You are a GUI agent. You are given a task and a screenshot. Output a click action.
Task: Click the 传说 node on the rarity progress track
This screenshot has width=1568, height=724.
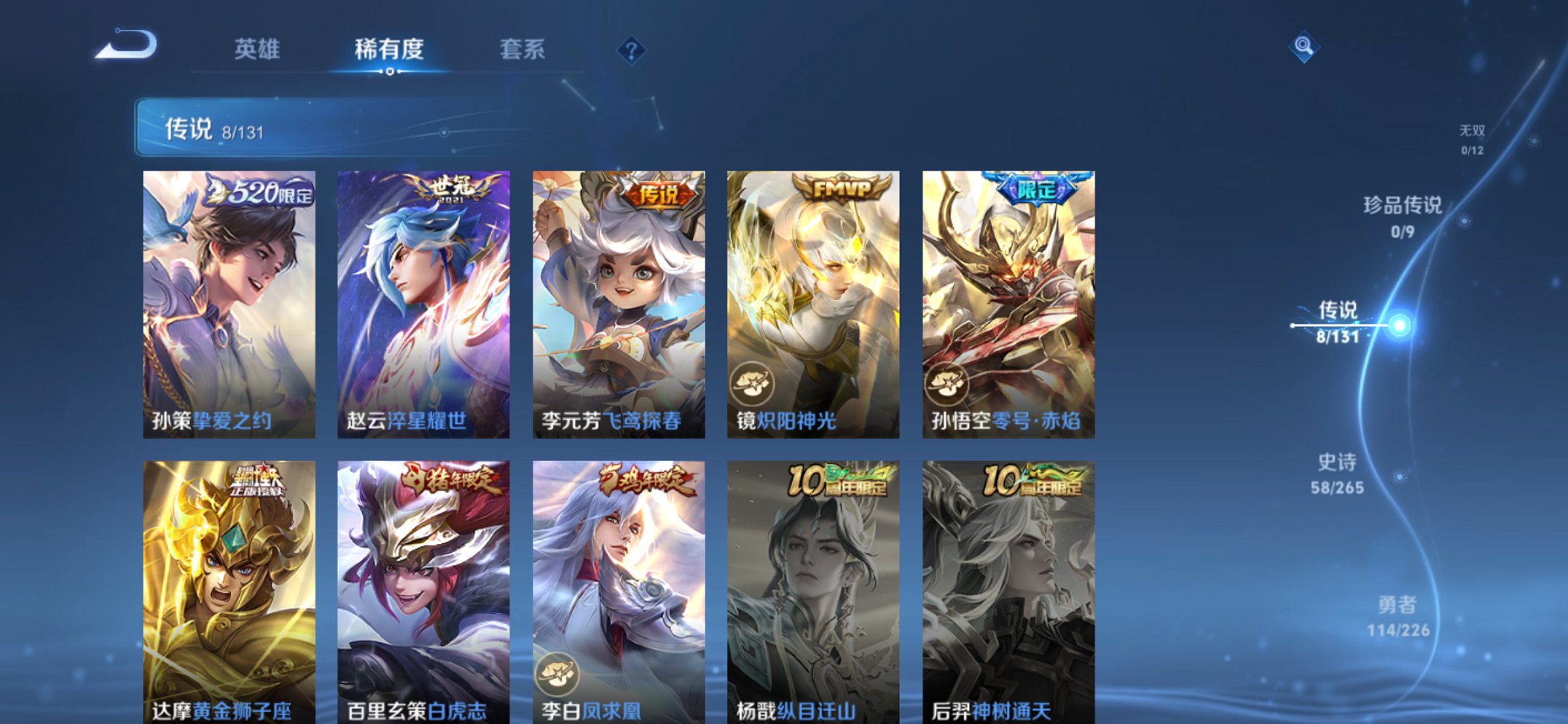pos(1398,325)
